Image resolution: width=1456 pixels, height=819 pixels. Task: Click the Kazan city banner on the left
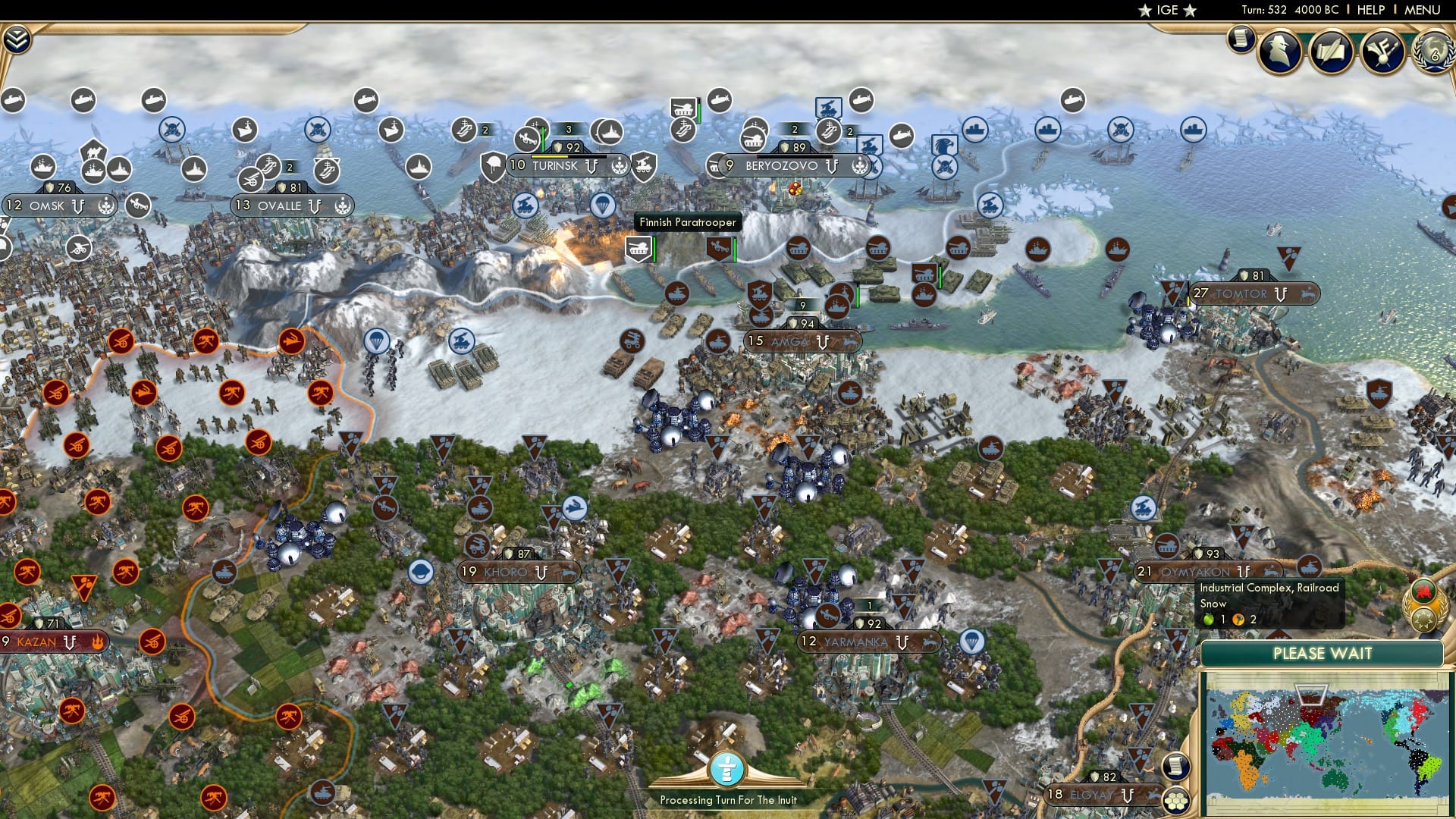tap(38, 642)
